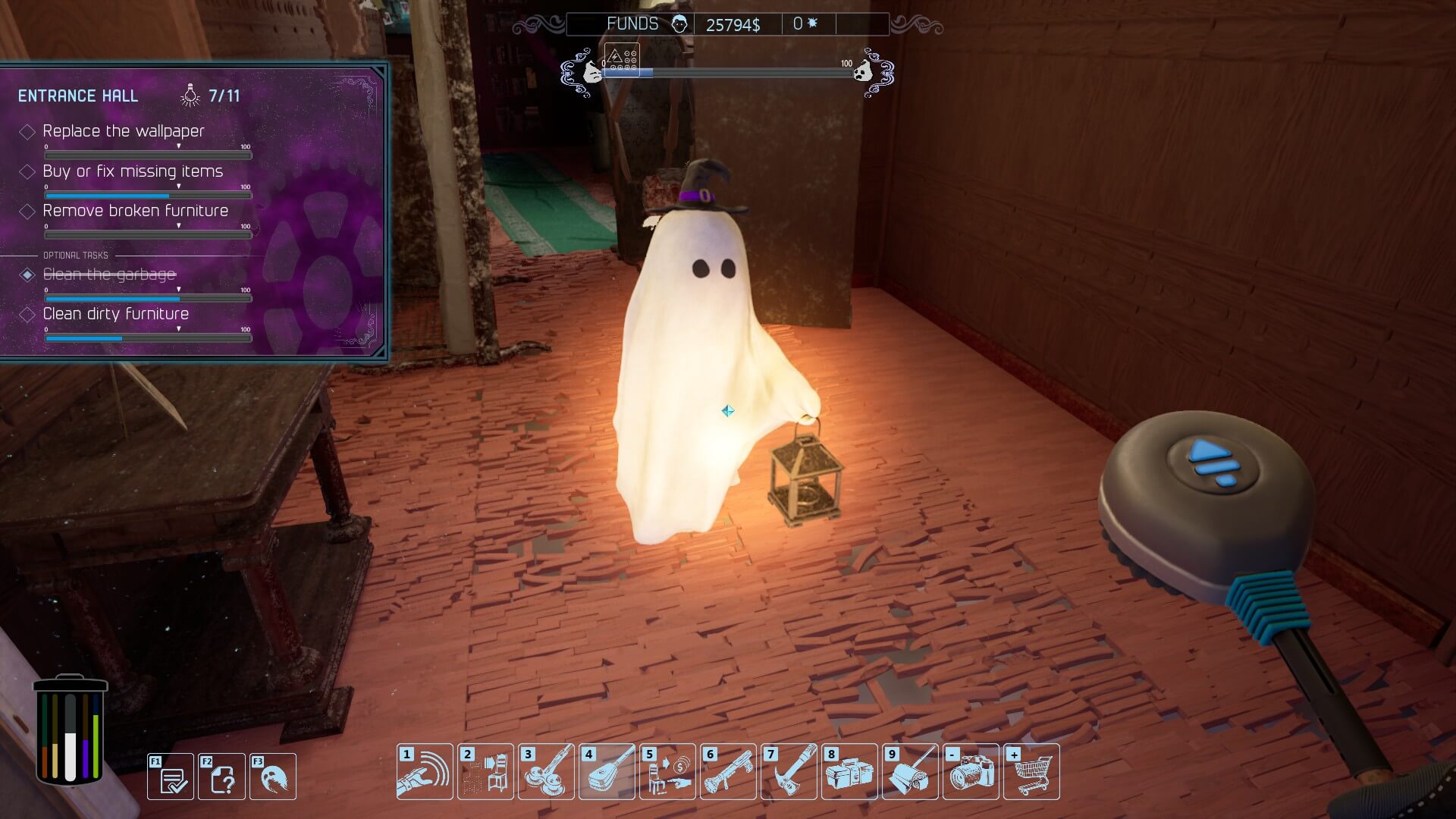Select the hand interaction tool slot
The image size is (1456, 819).
[425, 772]
